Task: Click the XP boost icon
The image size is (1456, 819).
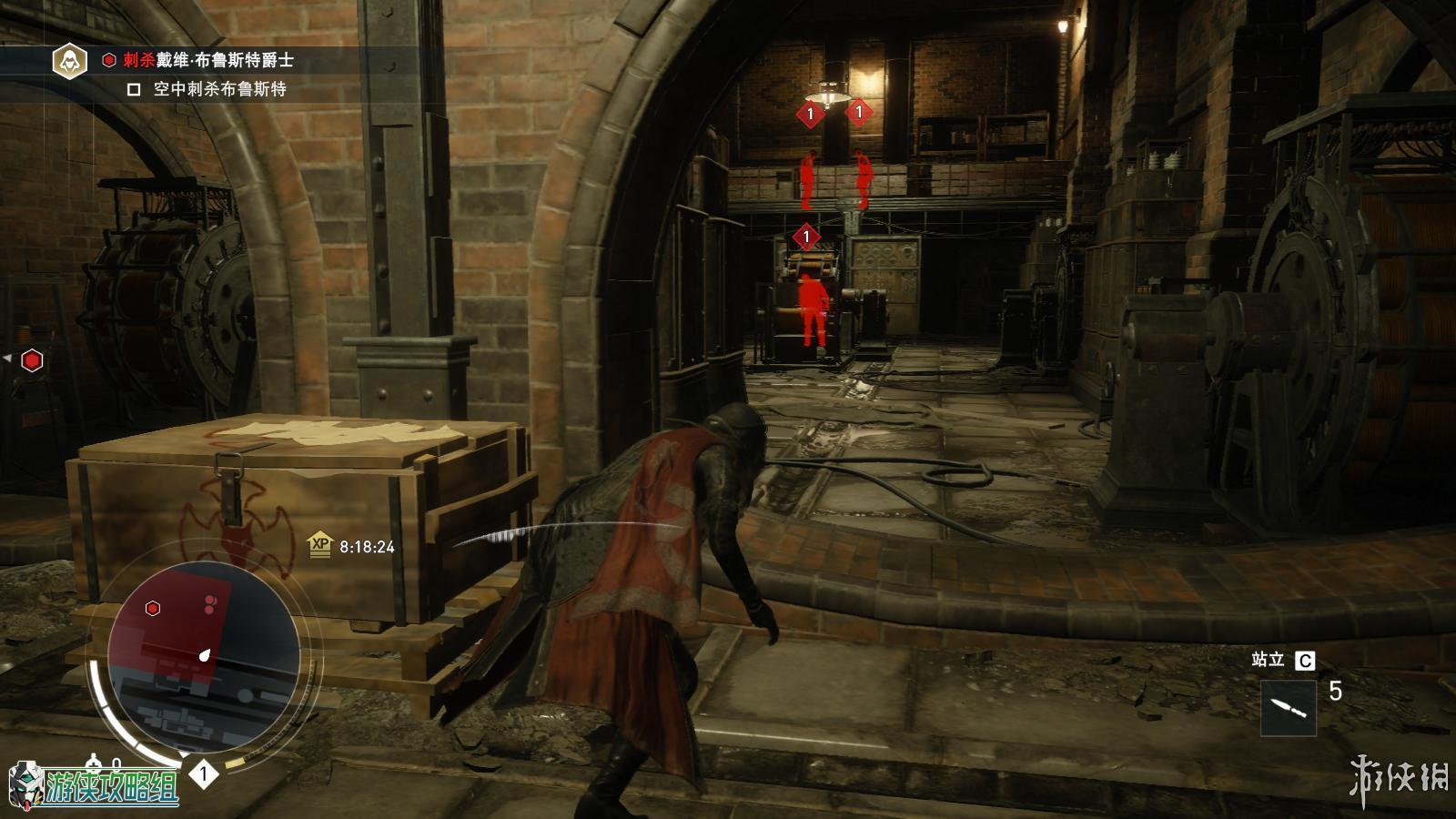Action: pyautogui.click(x=319, y=546)
